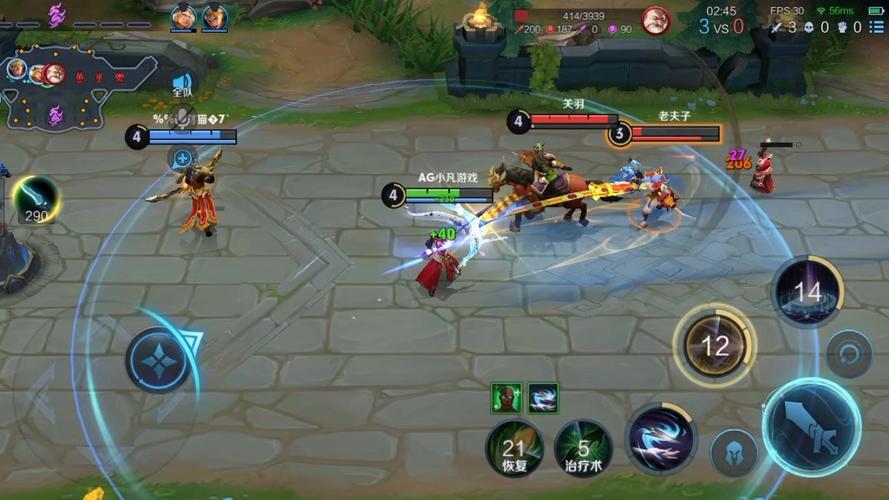The width and height of the screenshot is (889, 500).
Task: Toggle the muted microphone icon
Action: click(182, 118)
